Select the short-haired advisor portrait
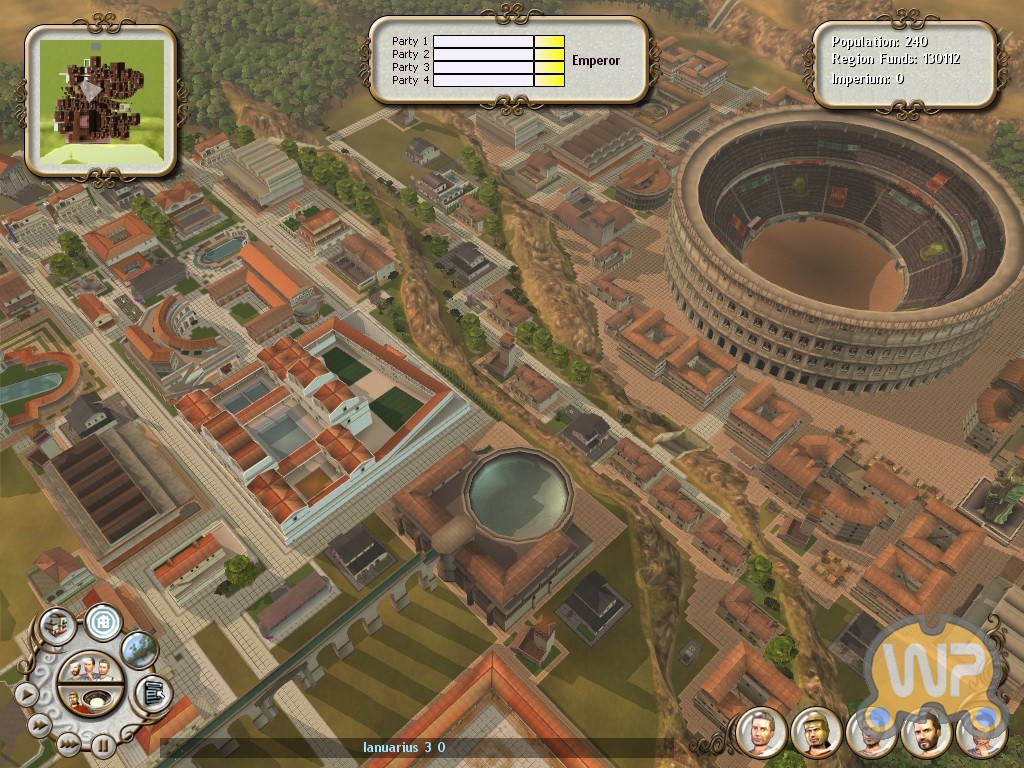This screenshot has width=1024, height=768. point(760,733)
